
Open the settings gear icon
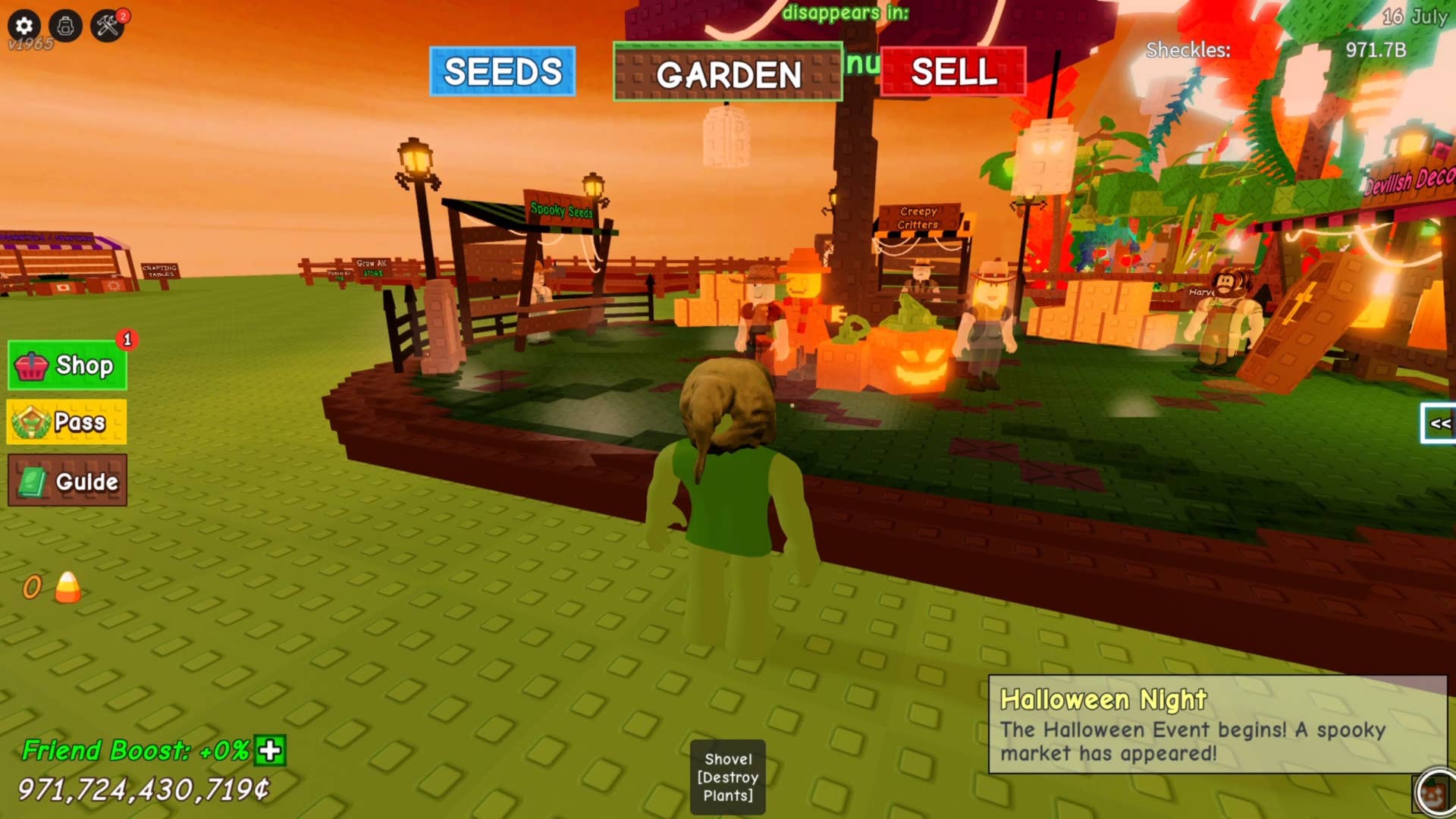coord(24,26)
